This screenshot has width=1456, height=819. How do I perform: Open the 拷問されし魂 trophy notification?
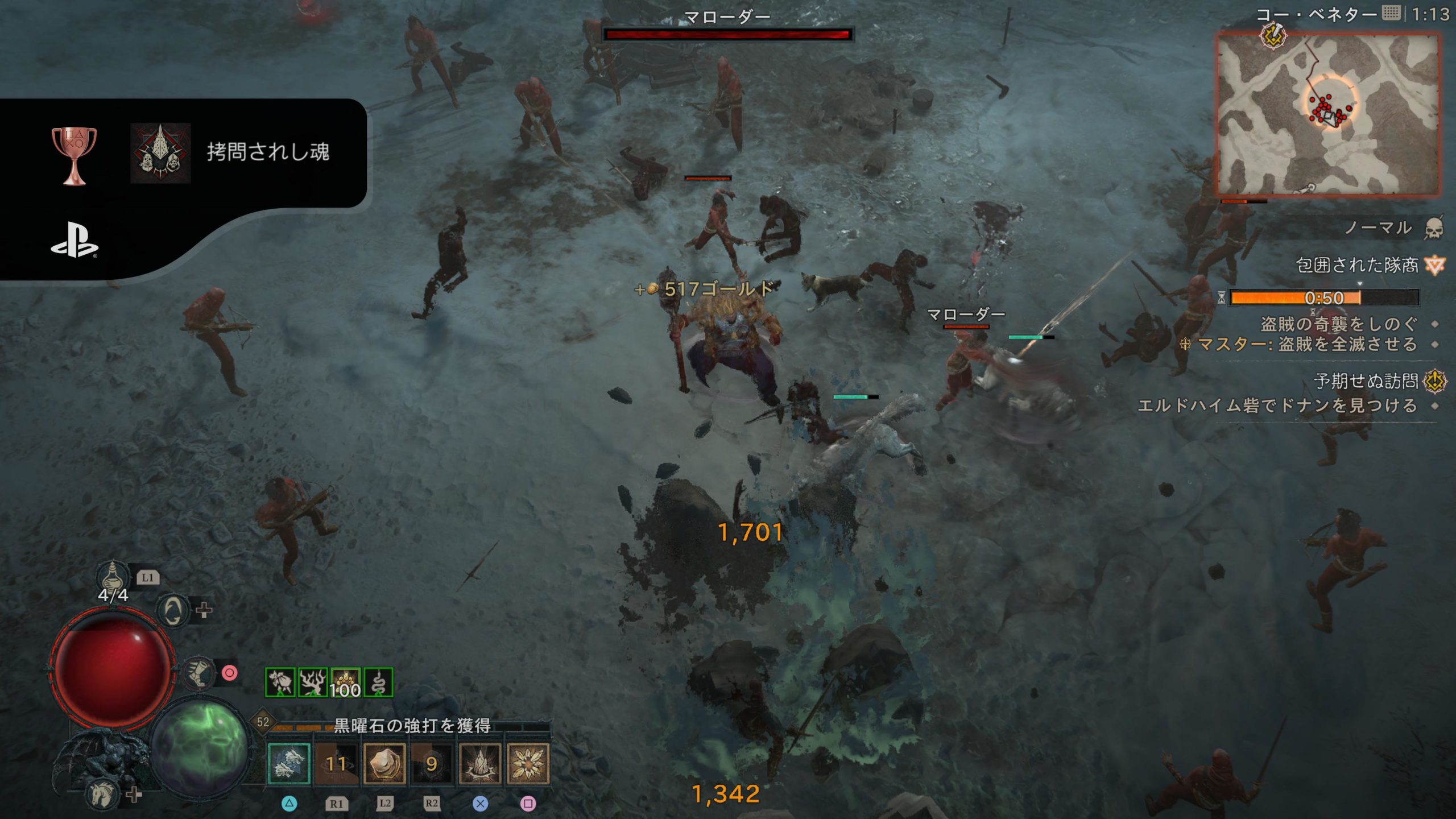pos(267,152)
